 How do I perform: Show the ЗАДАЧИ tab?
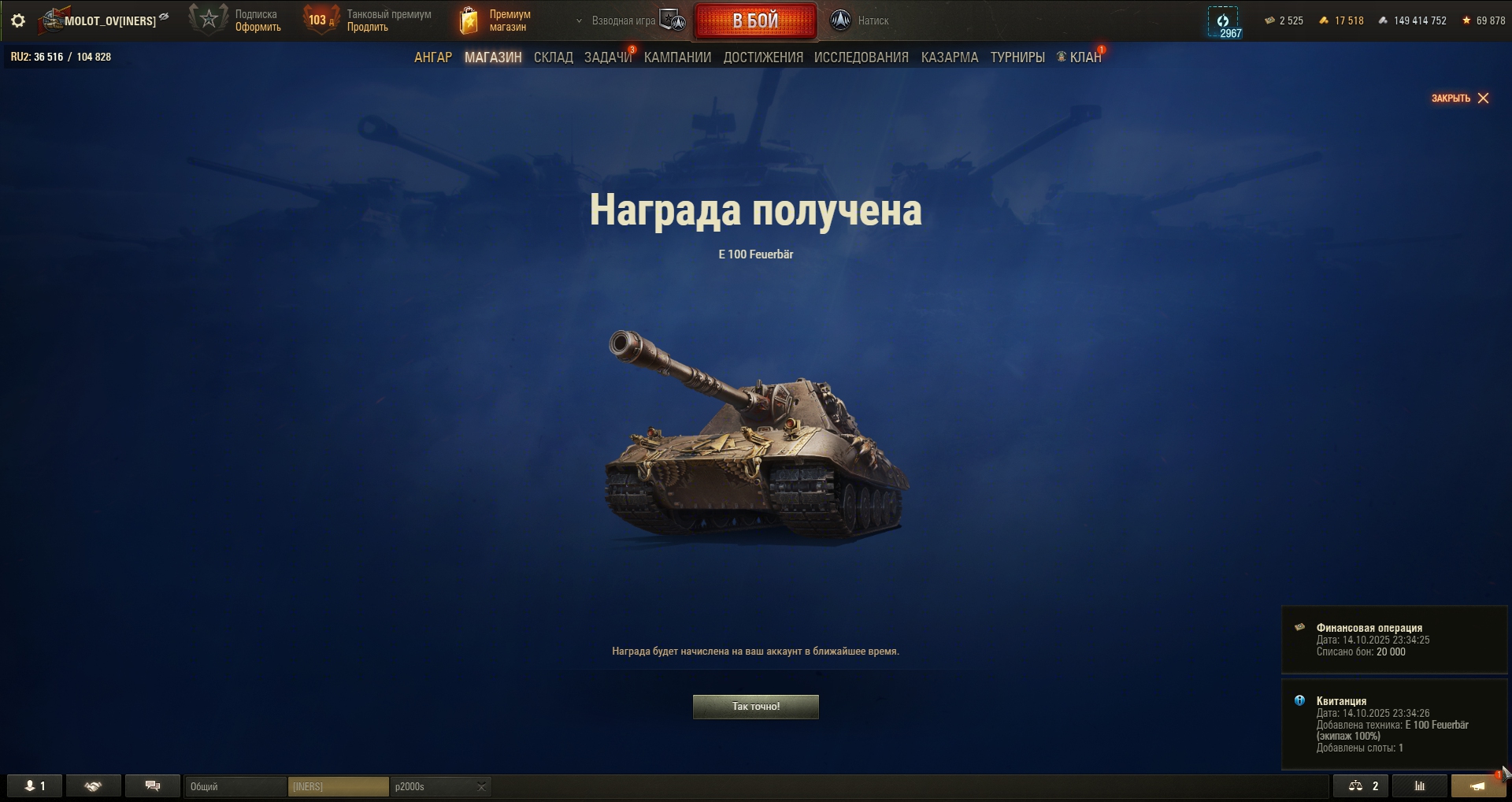click(607, 58)
